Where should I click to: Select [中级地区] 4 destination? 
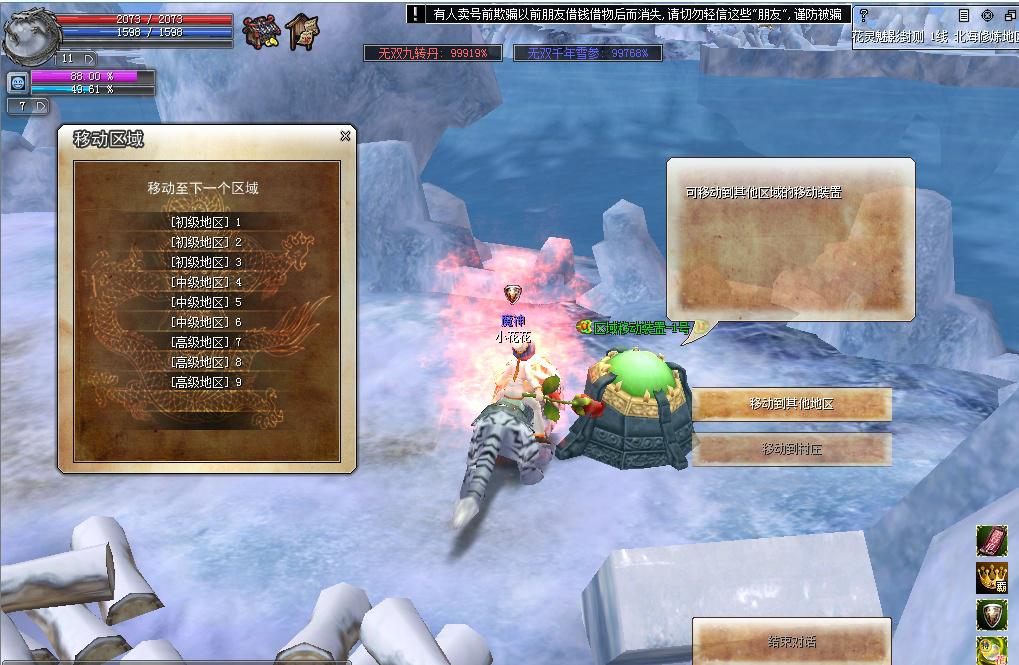pyautogui.click(x=206, y=282)
